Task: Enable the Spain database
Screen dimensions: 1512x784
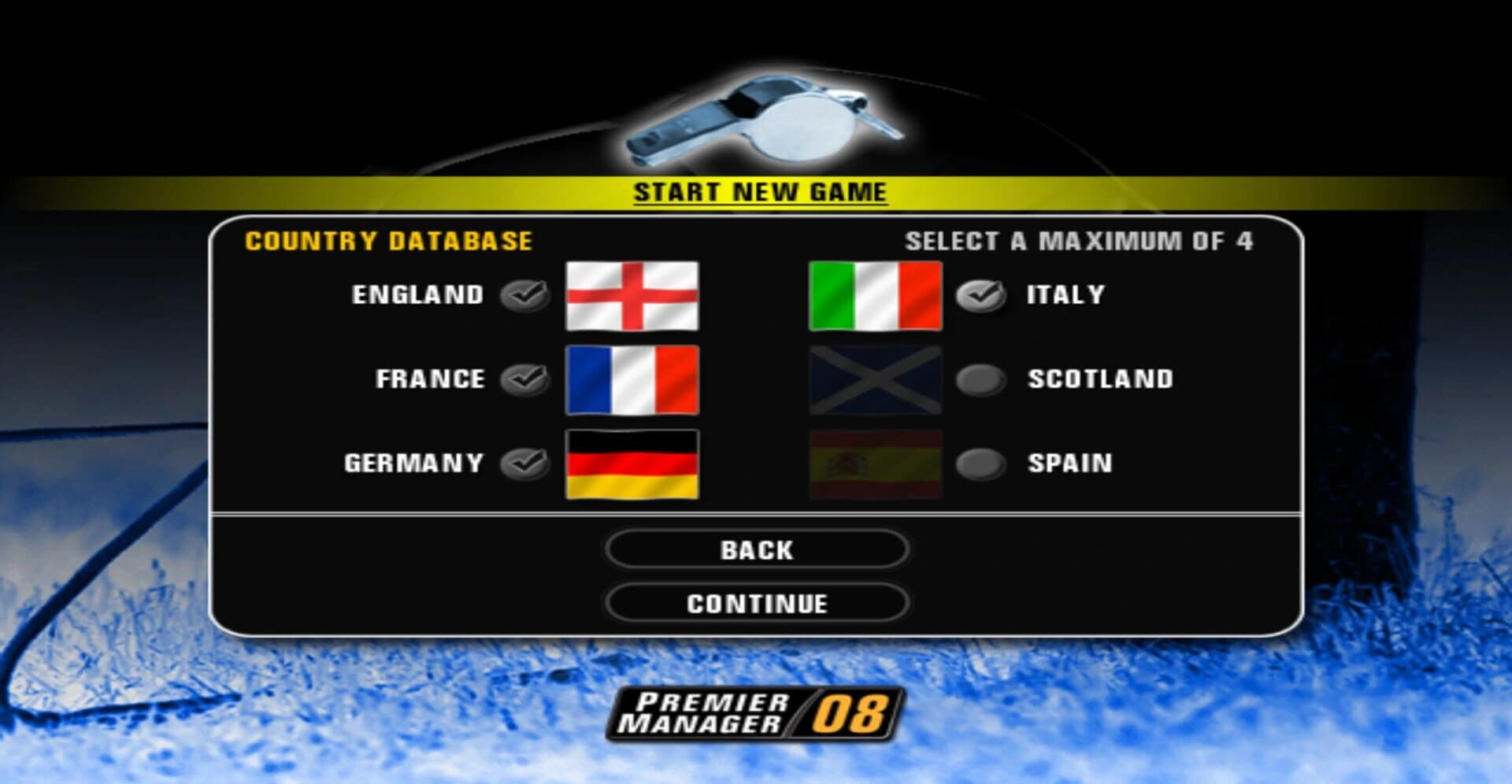Action: click(x=979, y=463)
